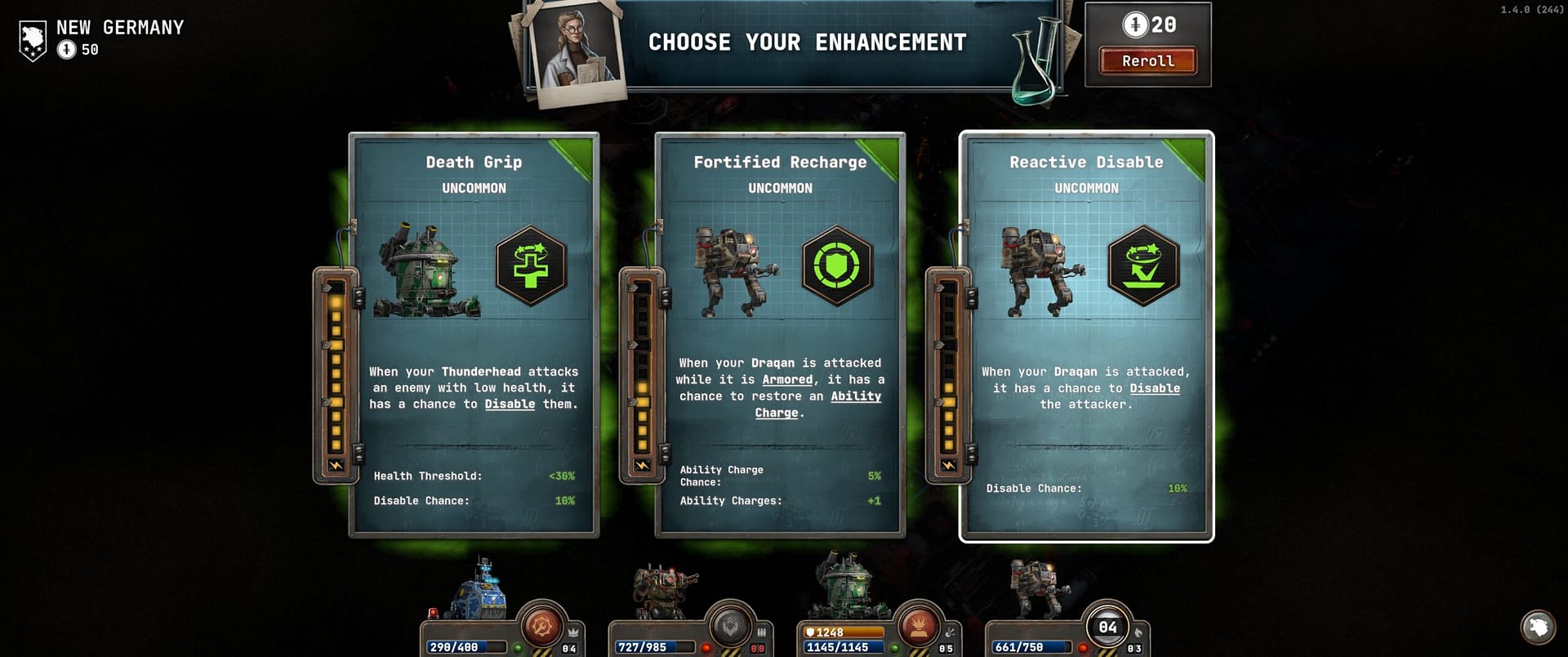Click the New Germany faction emblem
The image size is (1568, 657).
pyautogui.click(x=33, y=41)
